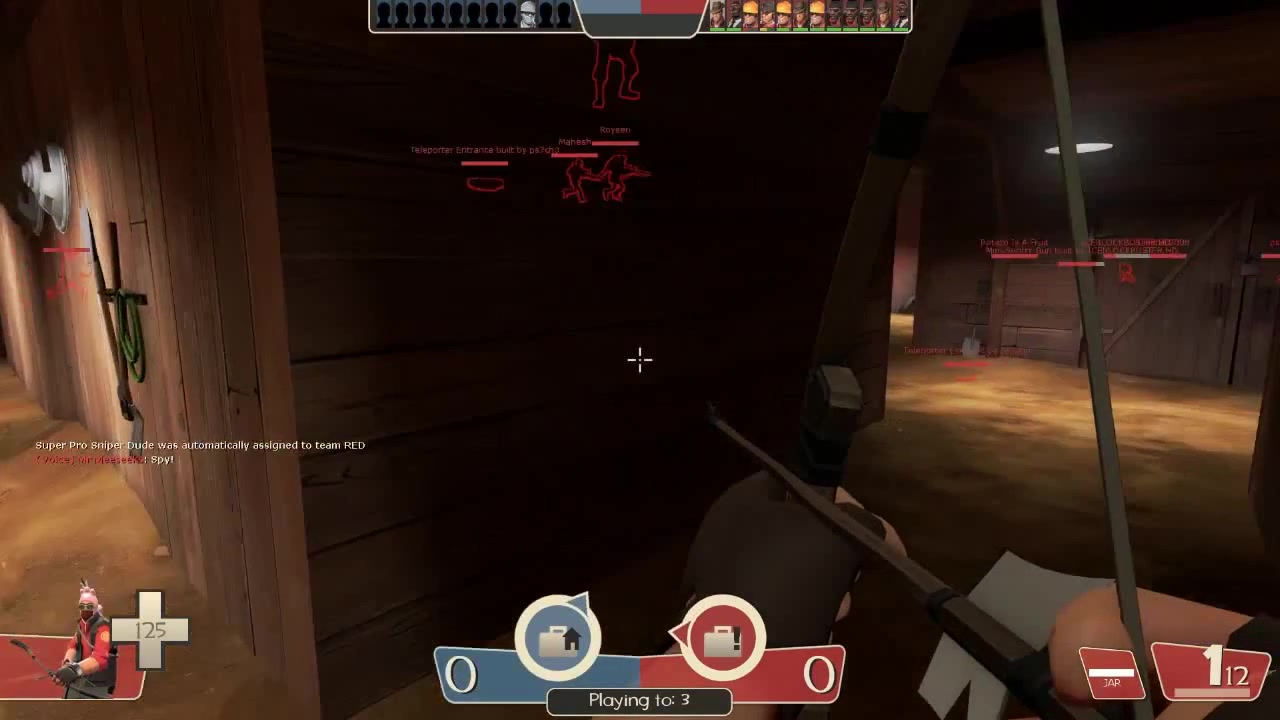Select the RED Engineer avatar with hardhat
The height and width of the screenshot is (720, 1280).
[x=751, y=13]
